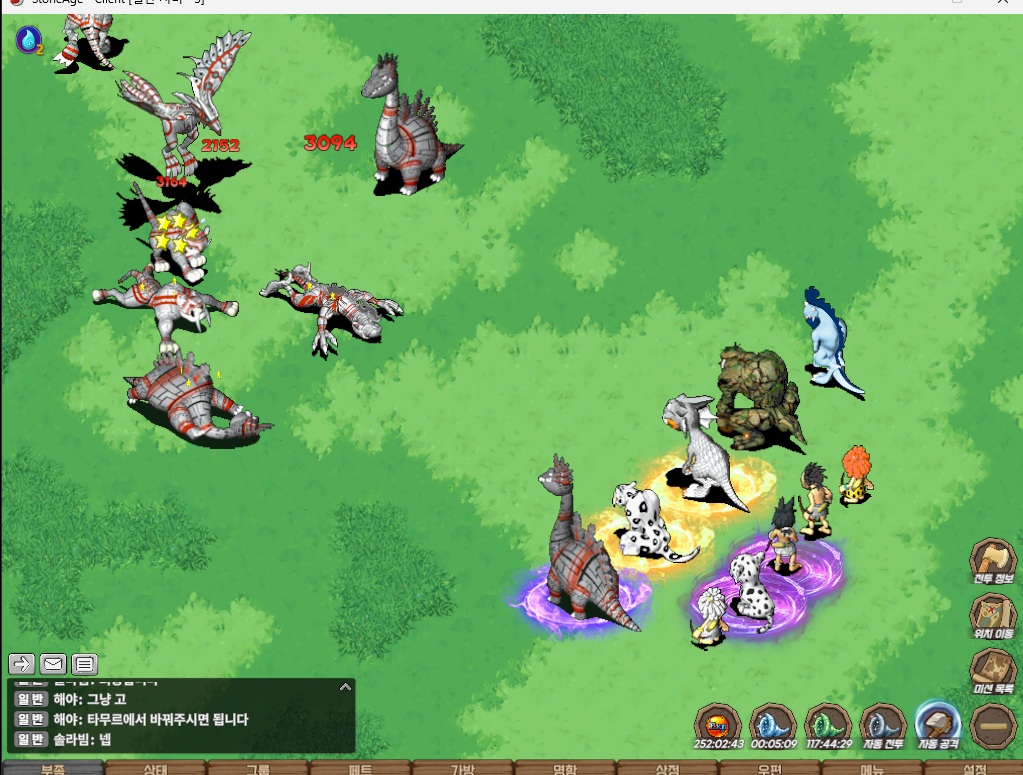The width and height of the screenshot is (1023, 775).
Task: Click the arrow button above chat
Action: 22,663
